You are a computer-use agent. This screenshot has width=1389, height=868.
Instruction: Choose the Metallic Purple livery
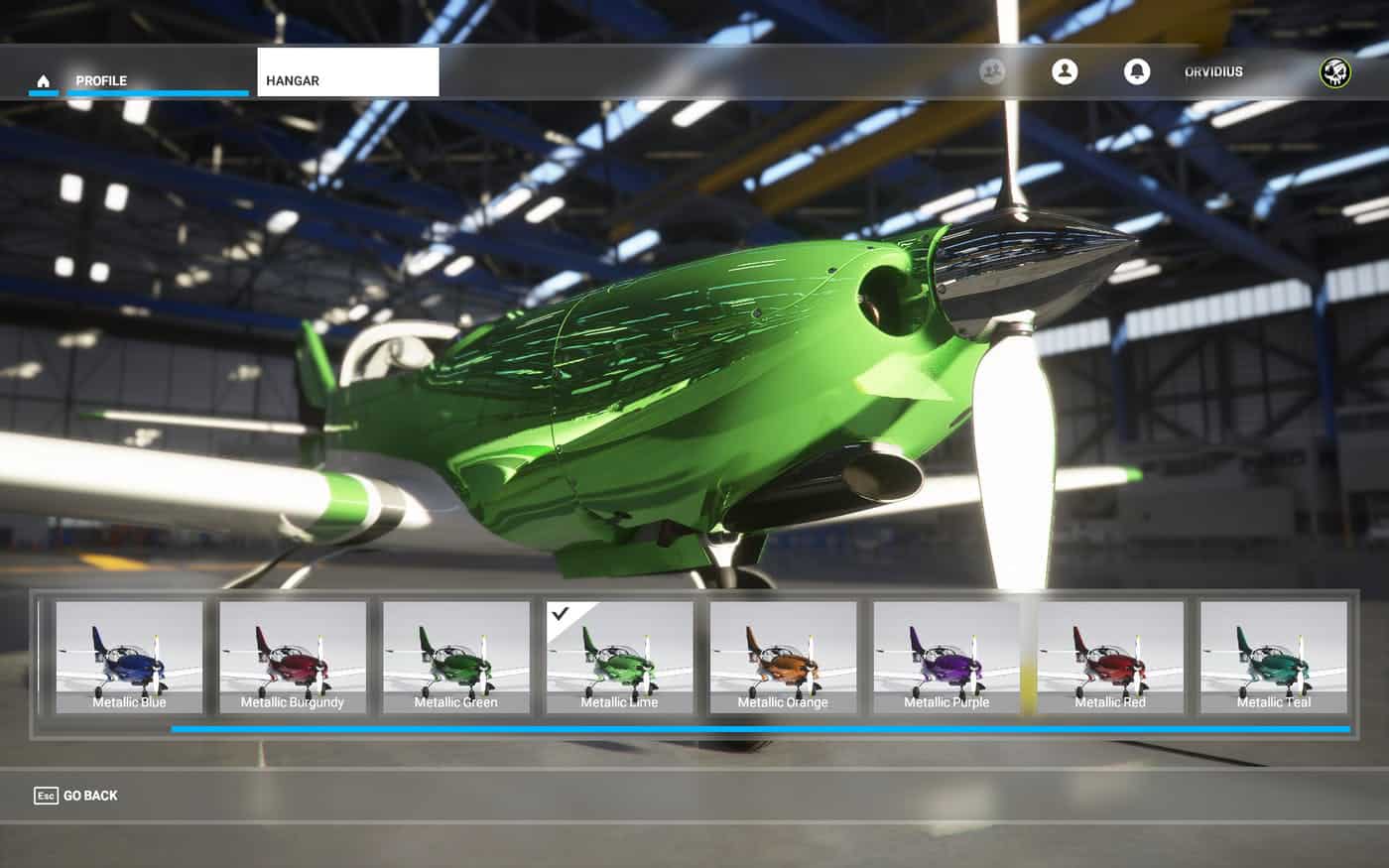(x=947, y=657)
